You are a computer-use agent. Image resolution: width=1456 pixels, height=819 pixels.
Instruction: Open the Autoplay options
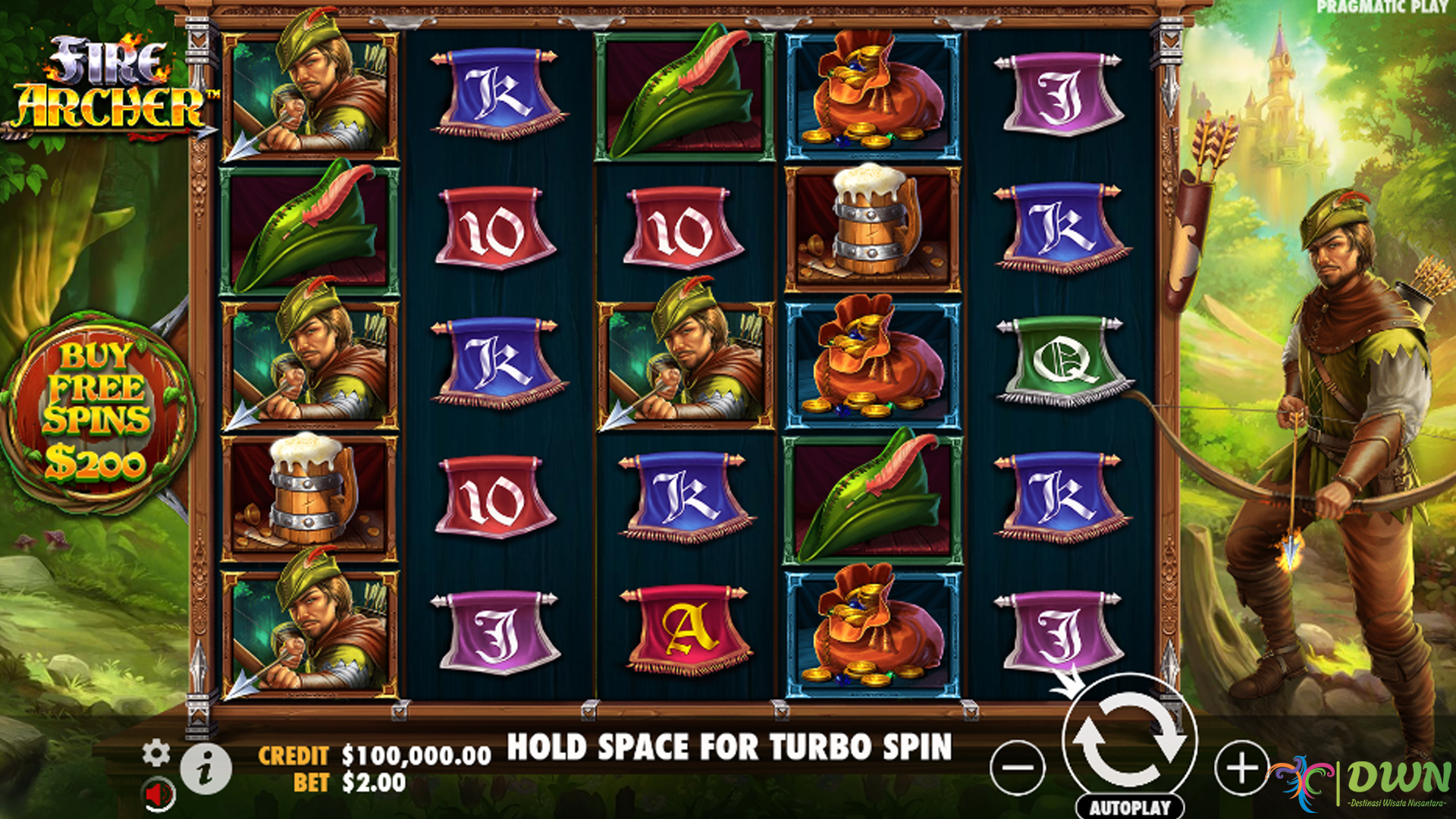(1130, 807)
